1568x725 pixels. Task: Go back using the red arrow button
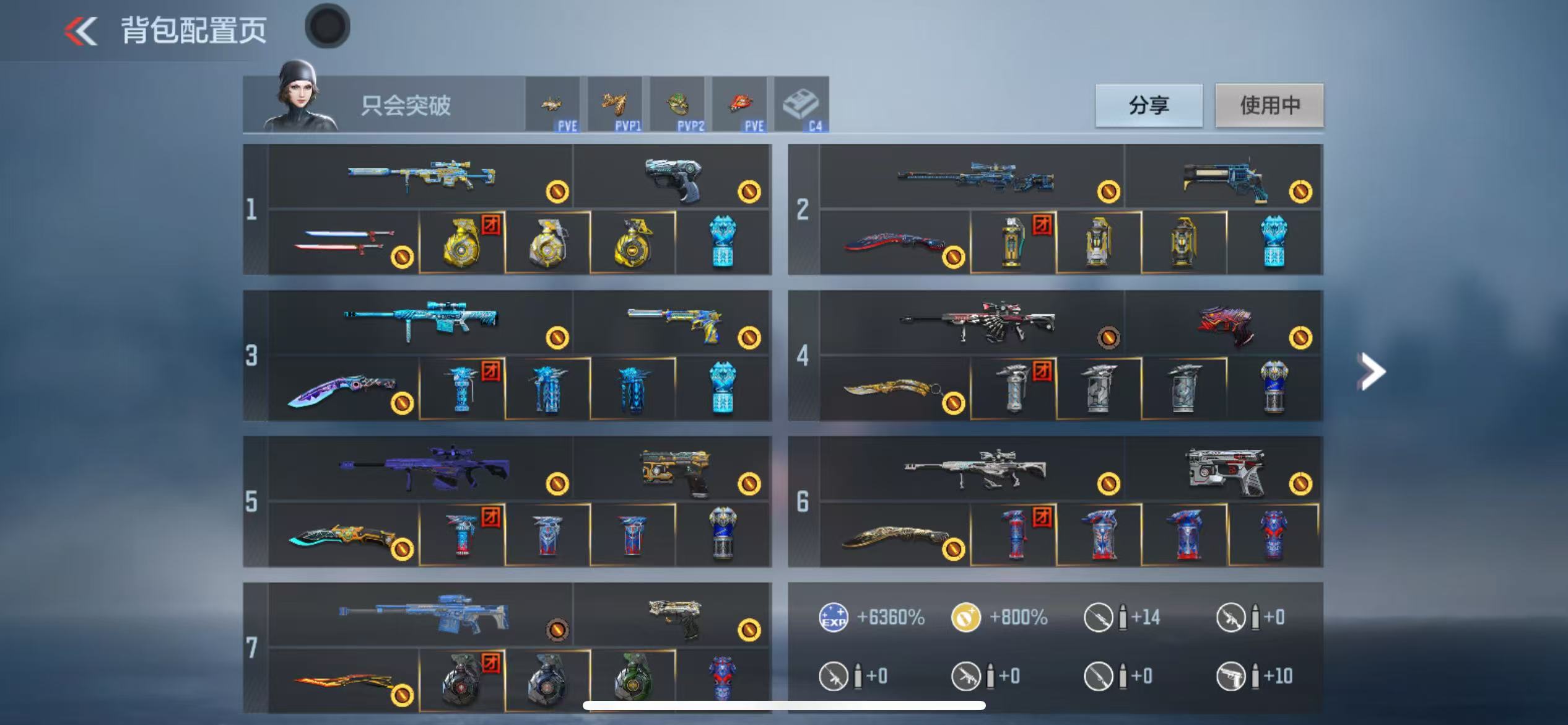click(81, 31)
